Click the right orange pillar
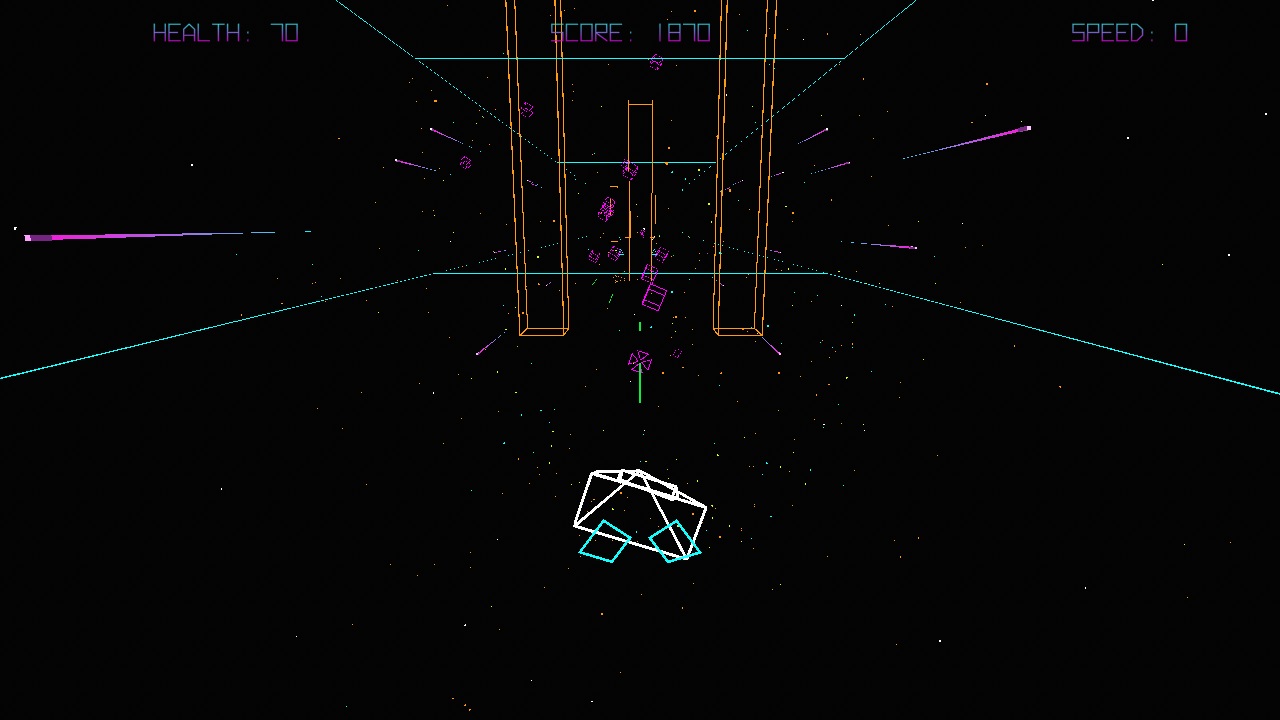Image resolution: width=1280 pixels, height=720 pixels. [x=740, y=200]
